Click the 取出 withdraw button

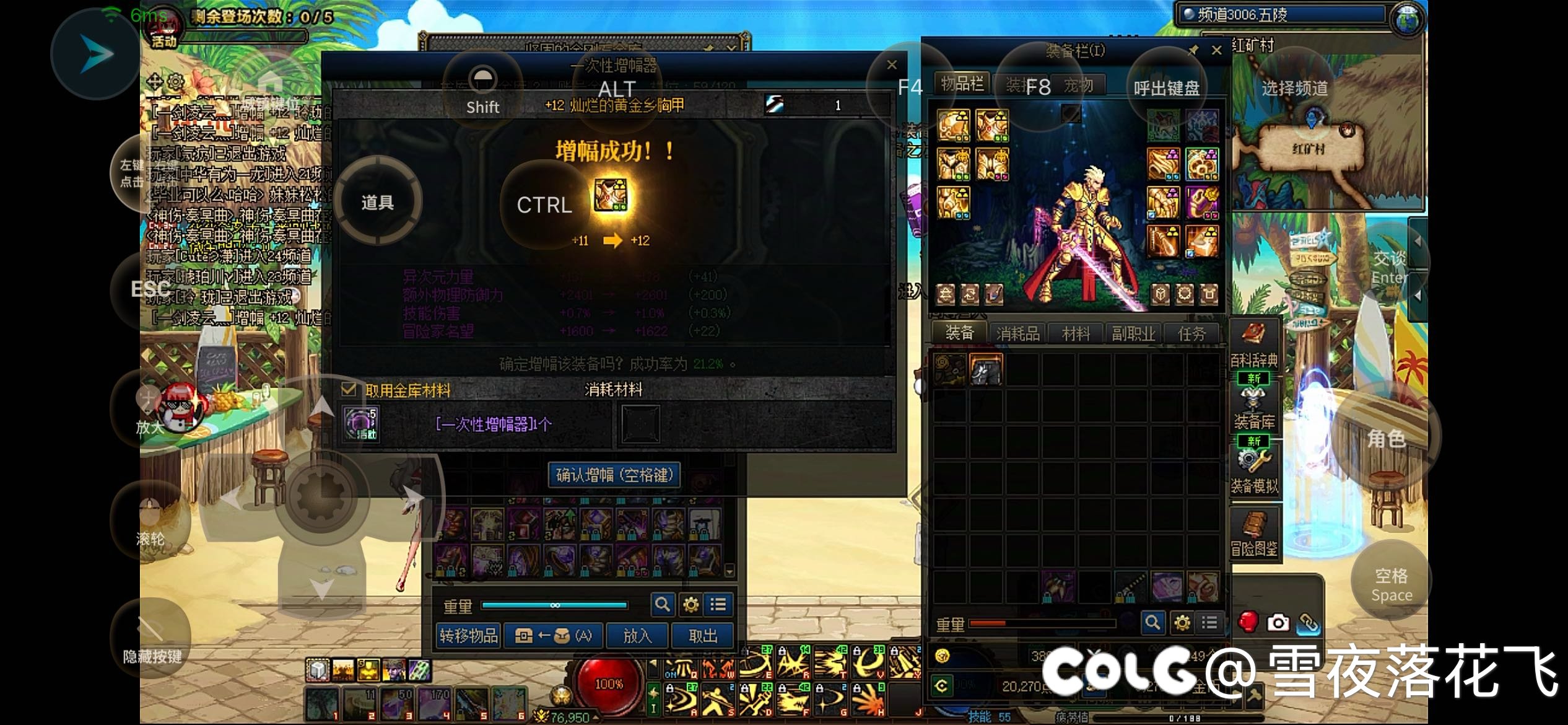click(703, 636)
